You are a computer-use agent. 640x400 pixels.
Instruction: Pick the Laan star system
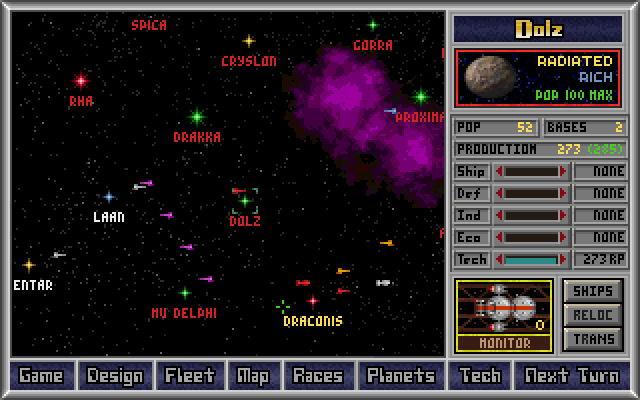pos(109,197)
